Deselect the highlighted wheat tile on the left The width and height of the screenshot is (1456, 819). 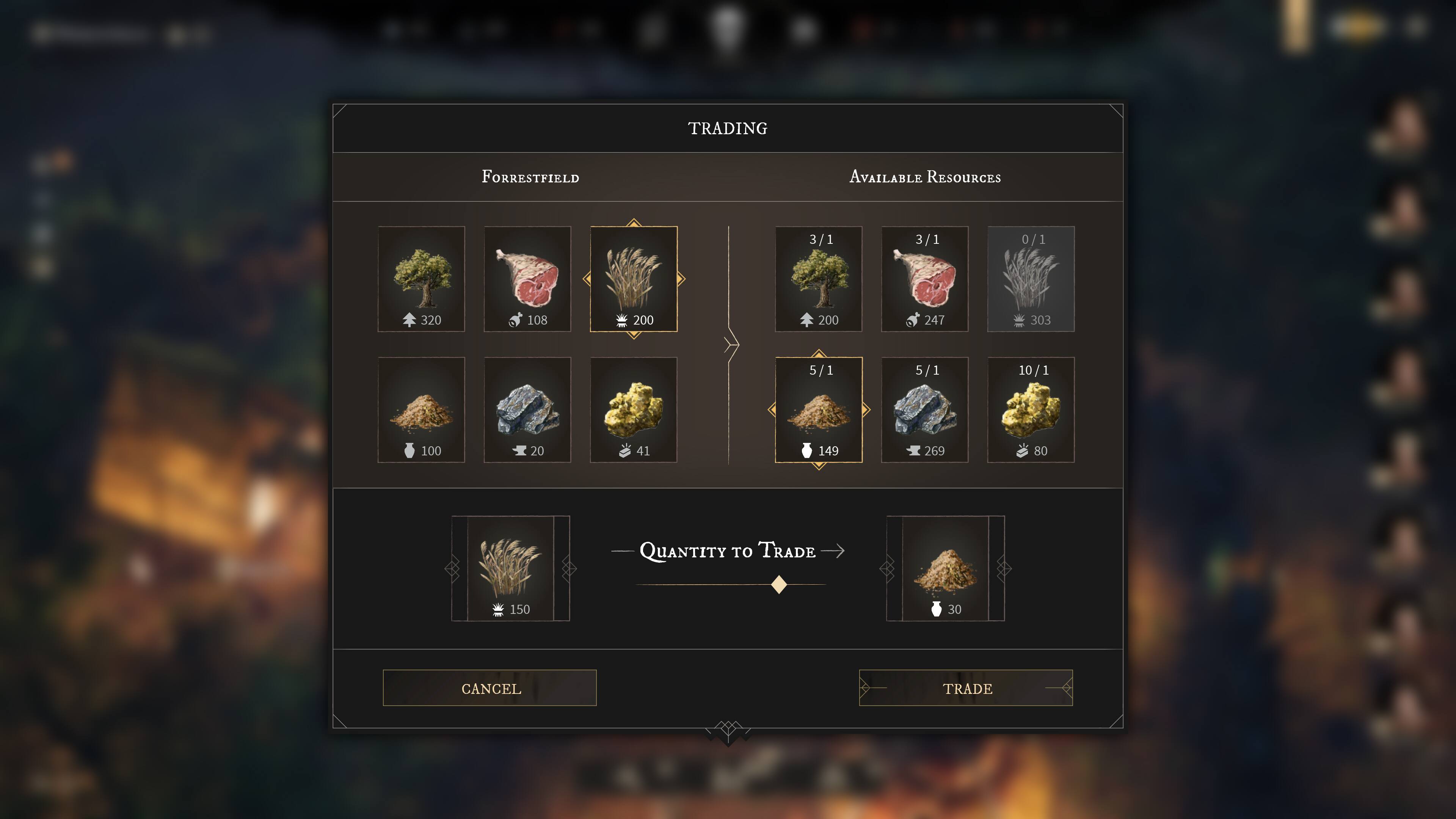tap(634, 278)
